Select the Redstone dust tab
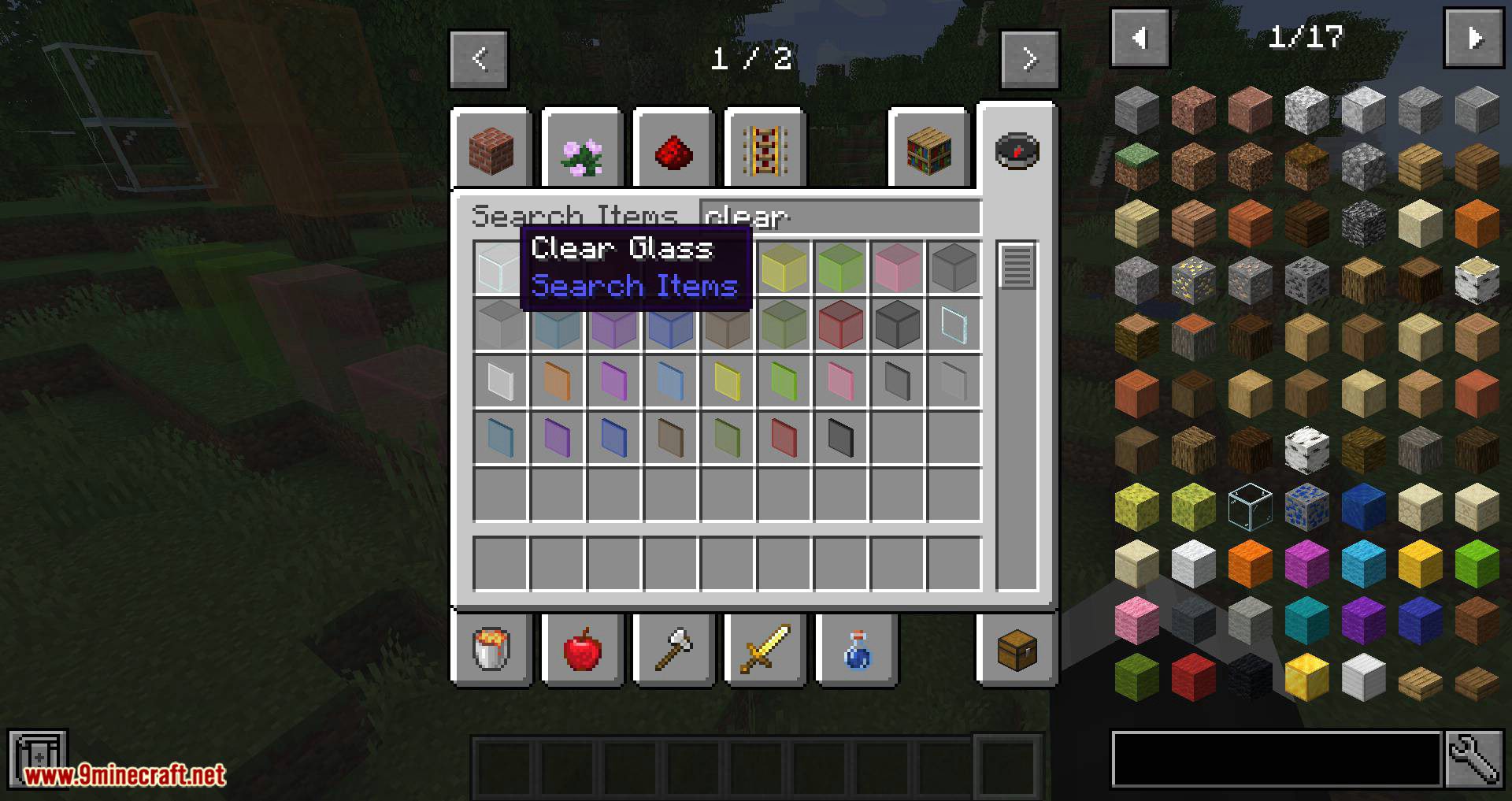The height and width of the screenshot is (801, 1512). tap(674, 150)
